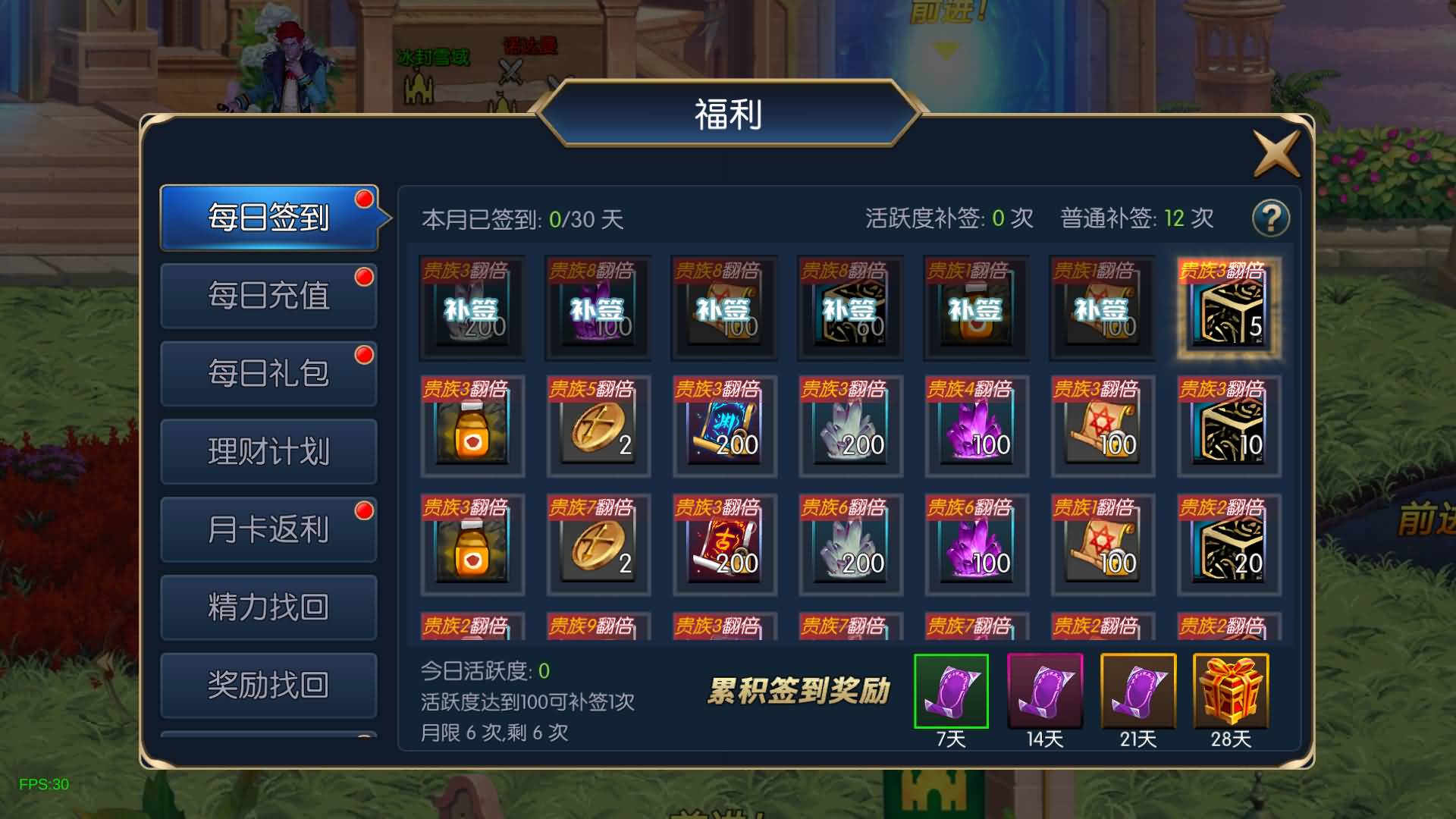Click the 奖励找回 sidebar option
Image resolution: width=1456 pixels, height=819 pixels.
tap(267, 685)
